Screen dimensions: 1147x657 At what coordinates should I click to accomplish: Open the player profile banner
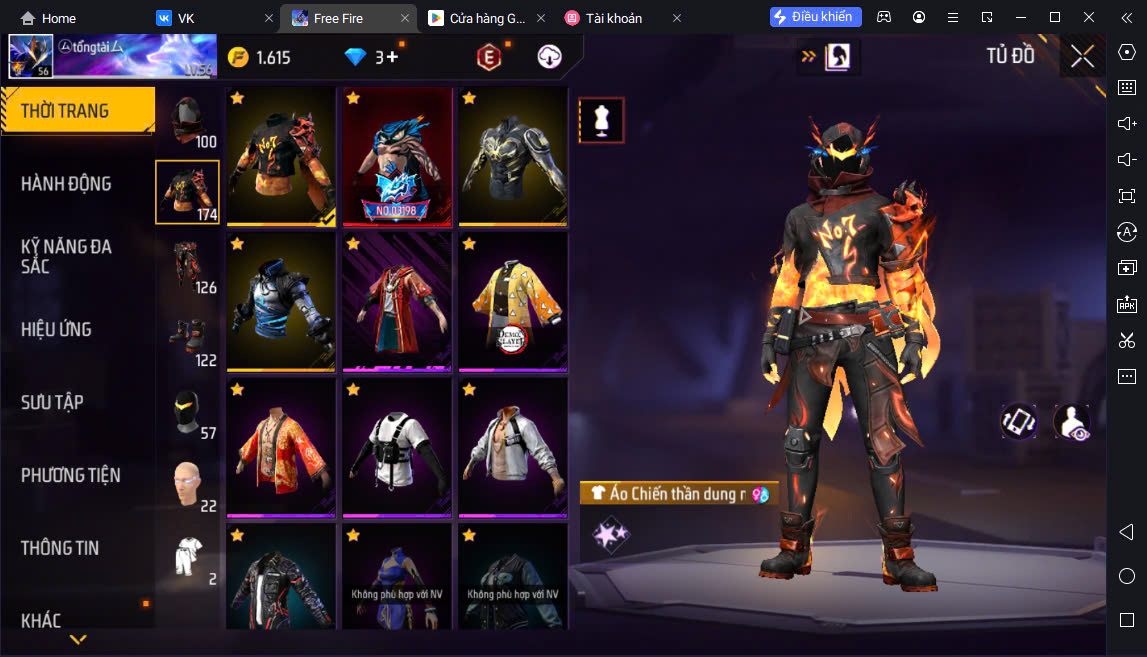pos(112,57)
